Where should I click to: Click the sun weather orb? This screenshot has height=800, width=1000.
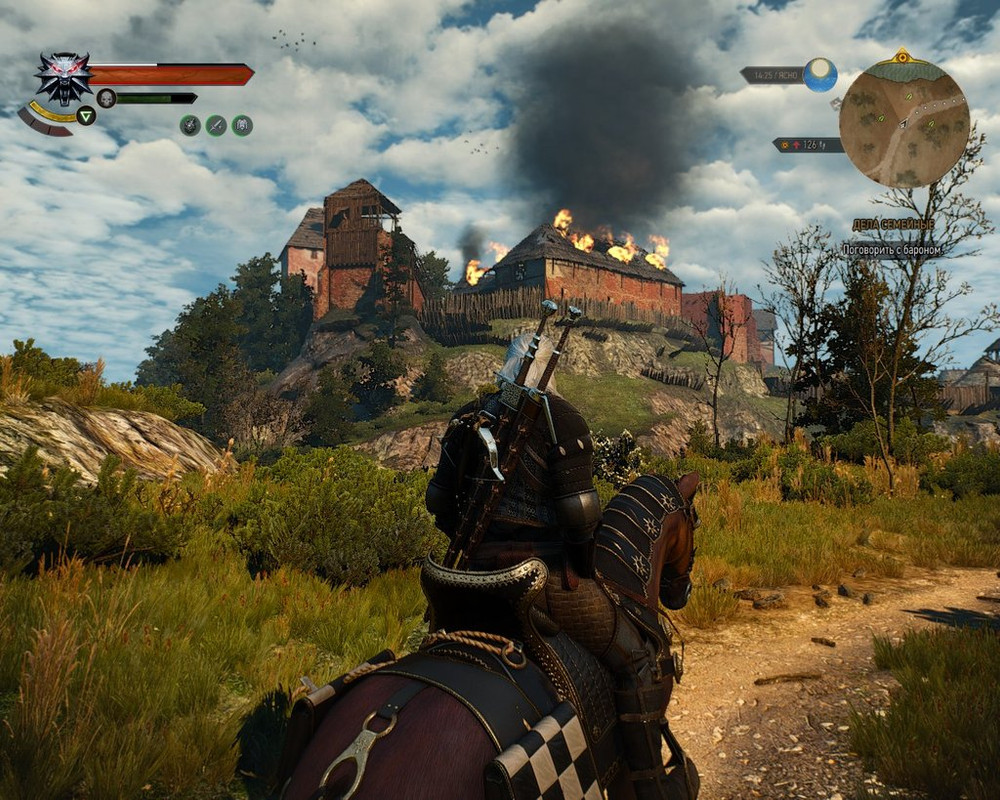pos(820,75)
